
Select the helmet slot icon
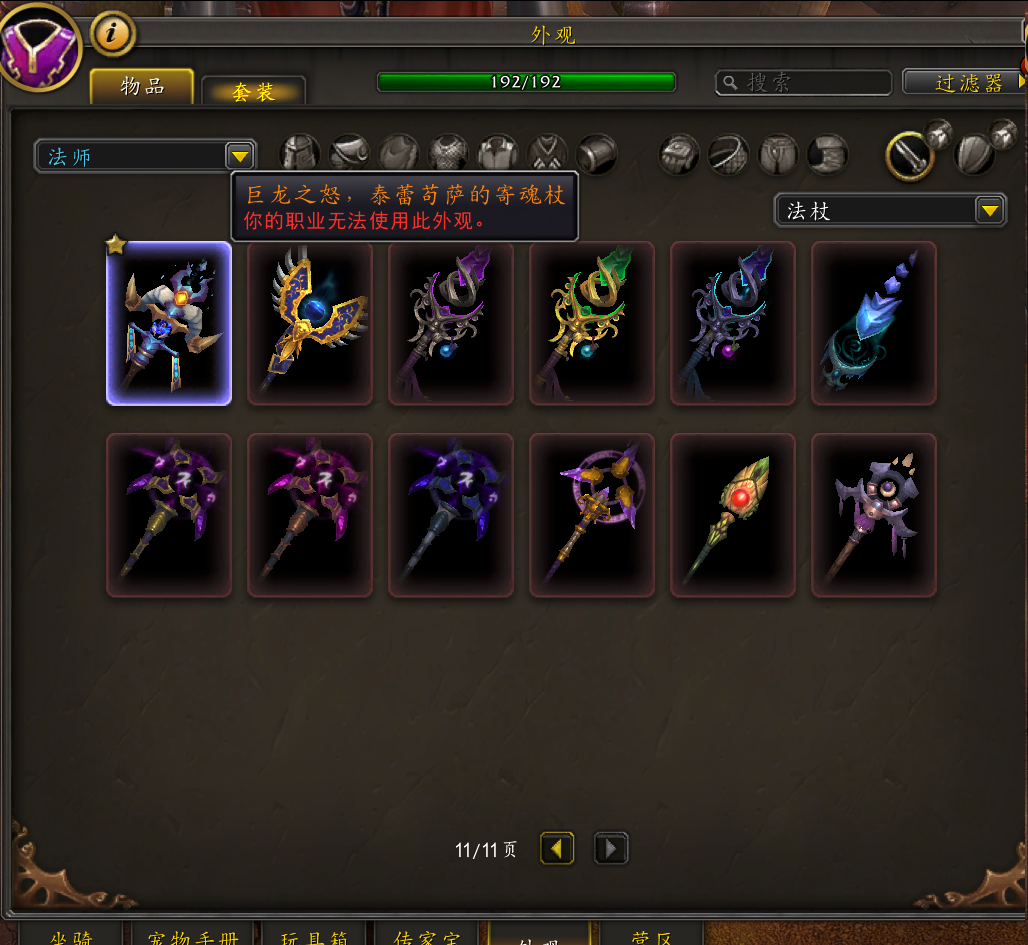[299, 155]
